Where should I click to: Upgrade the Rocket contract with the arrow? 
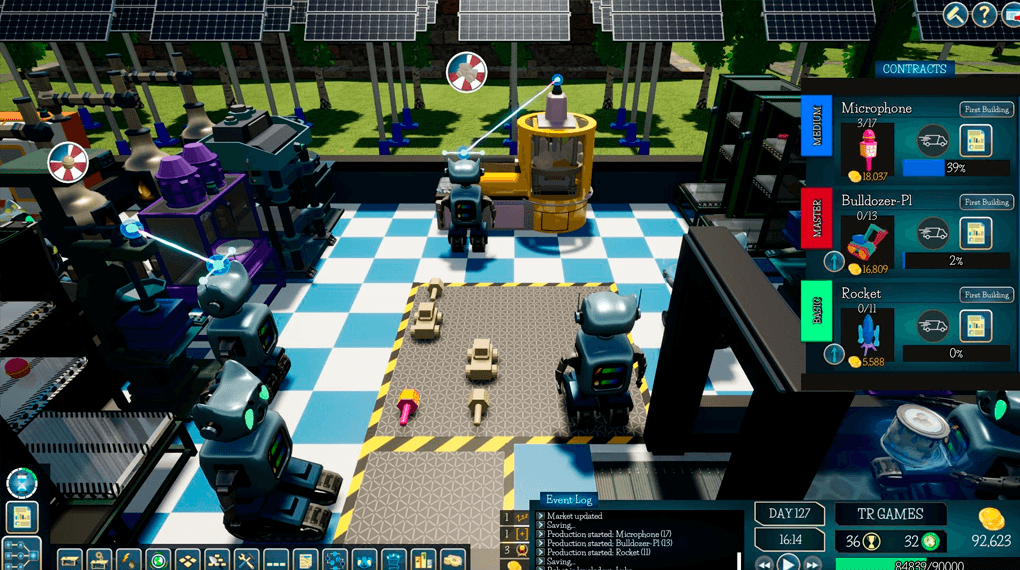tap(832, 353)
